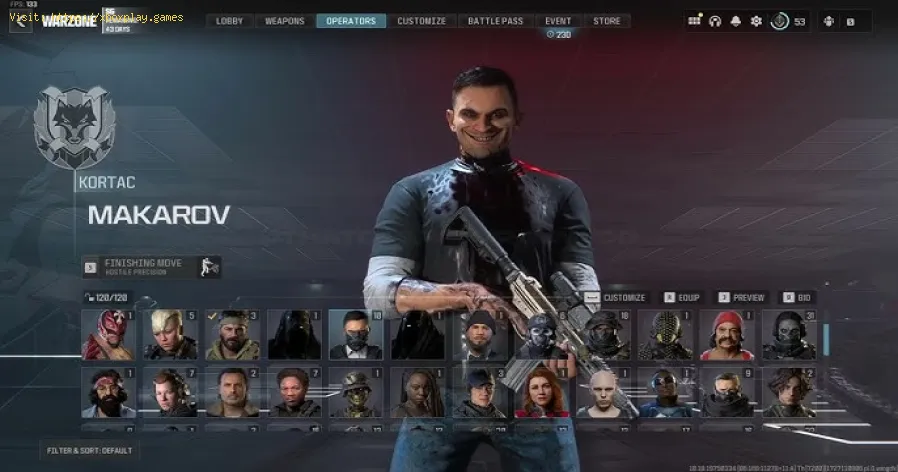Switch to the Lobby tab
898x472 pixels.
(229, 21)
